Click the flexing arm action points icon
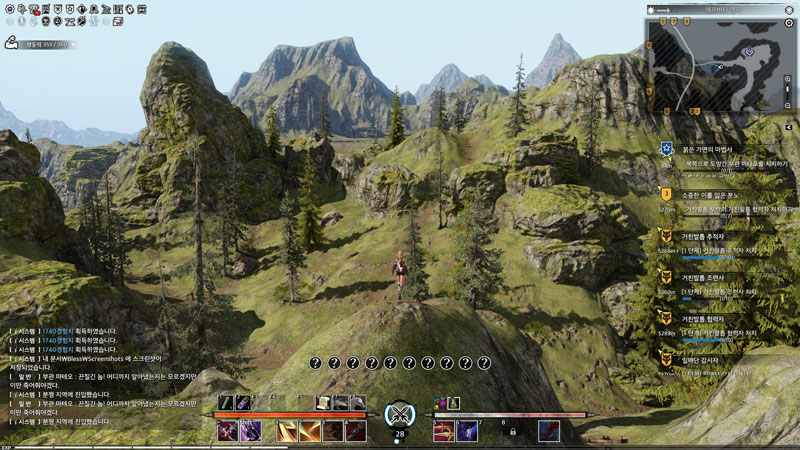 tap(13, 43)
